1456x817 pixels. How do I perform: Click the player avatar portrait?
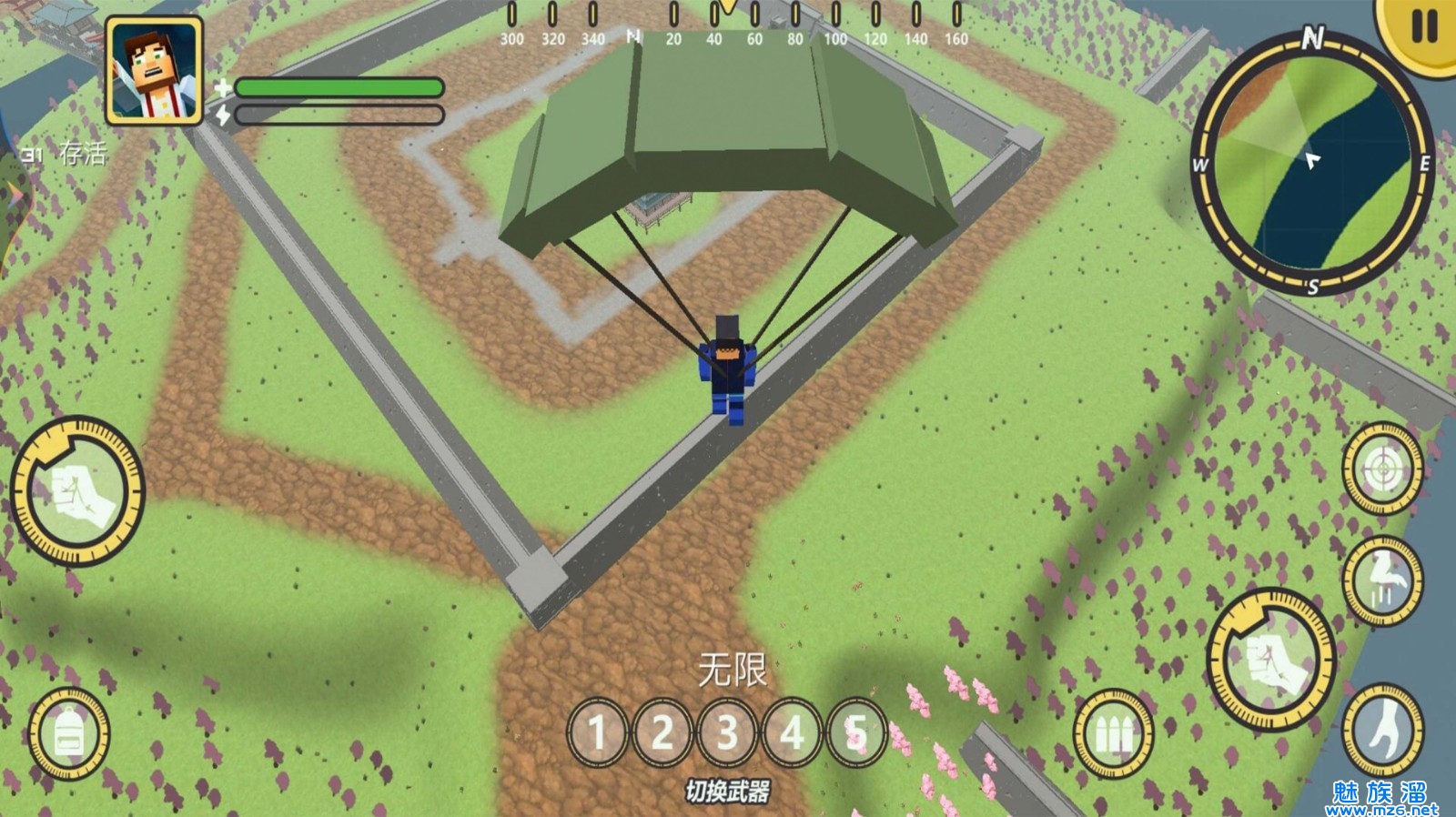pyautogui.click(x=154, y=72)
